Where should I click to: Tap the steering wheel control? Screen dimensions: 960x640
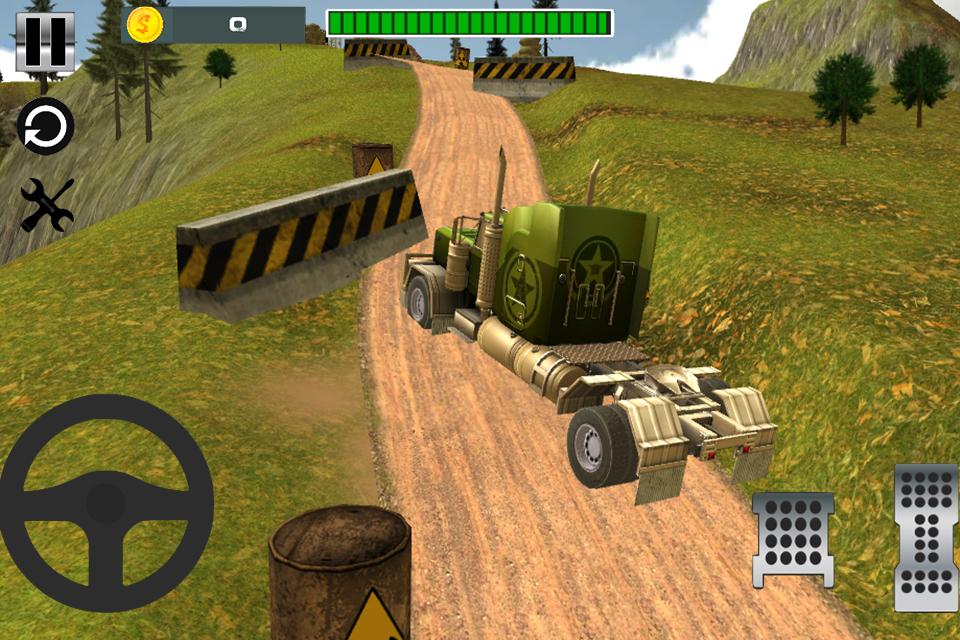pos(106,502)
